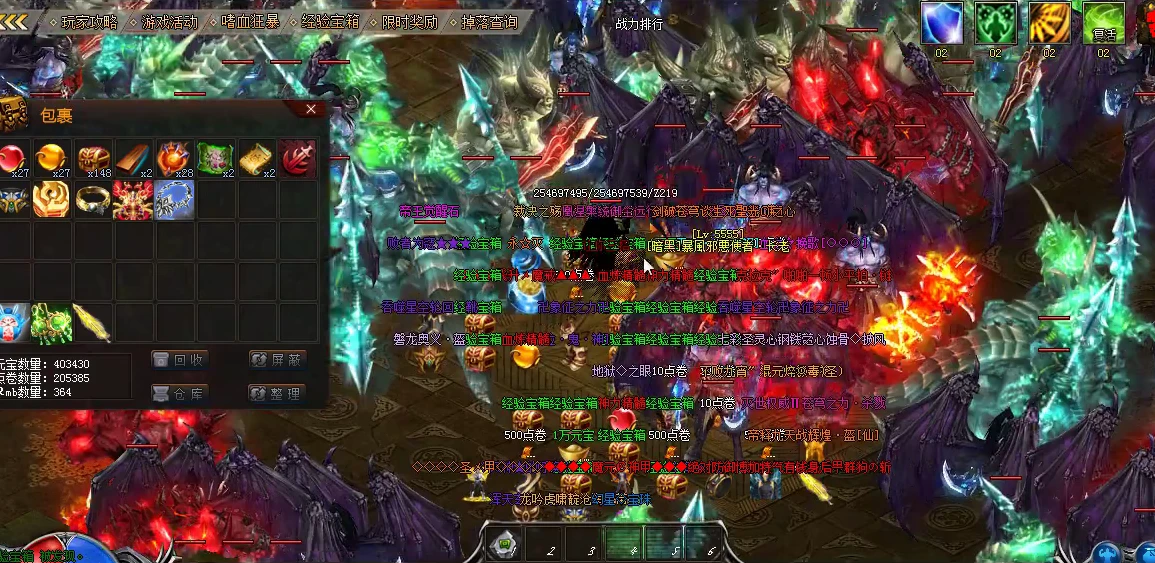Select the 嗜血狂暴 menu entry
This screenshot has width=1155, height=563.
(x=250, y=21)
